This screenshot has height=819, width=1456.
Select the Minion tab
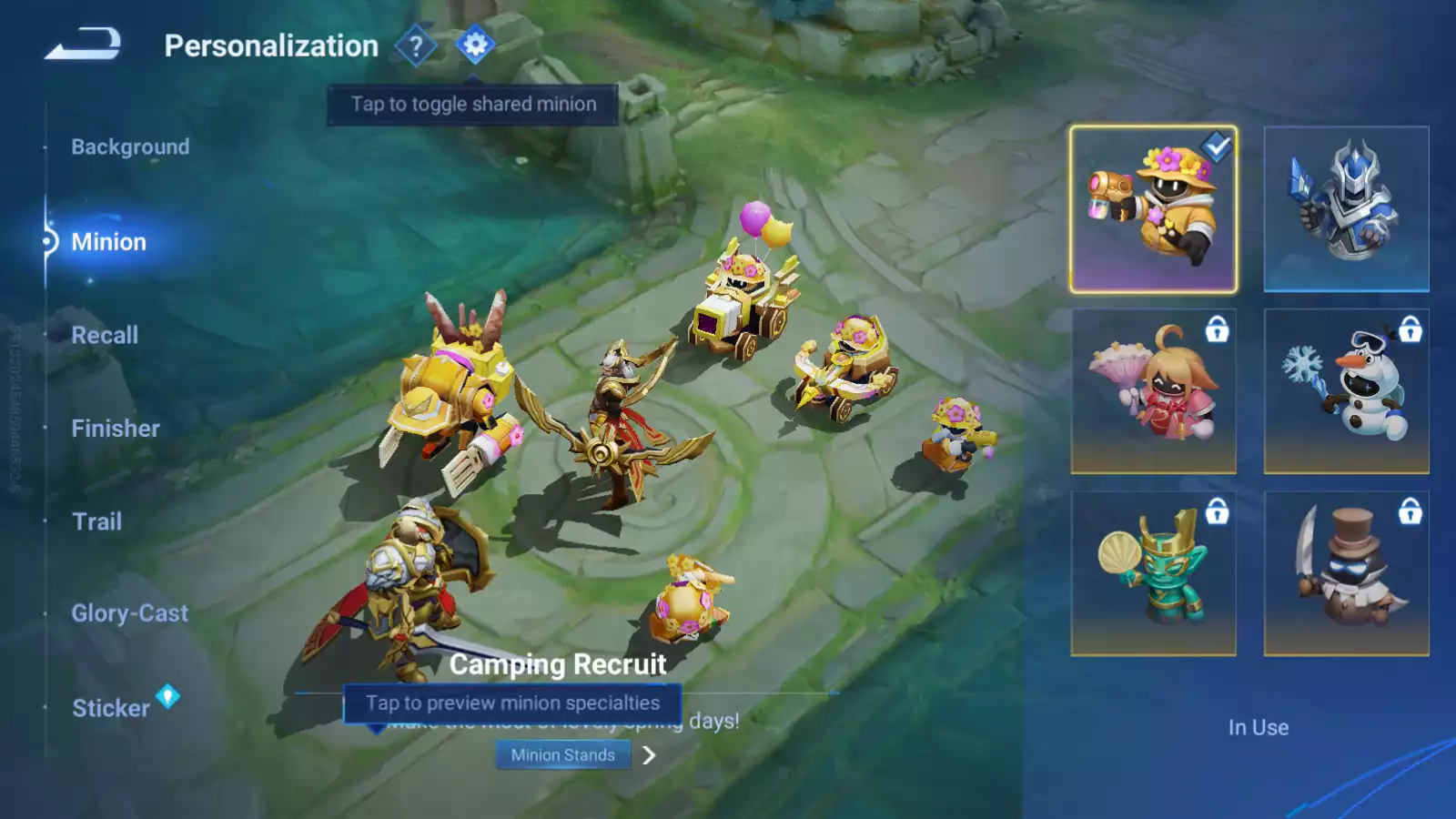click(108, 242)
